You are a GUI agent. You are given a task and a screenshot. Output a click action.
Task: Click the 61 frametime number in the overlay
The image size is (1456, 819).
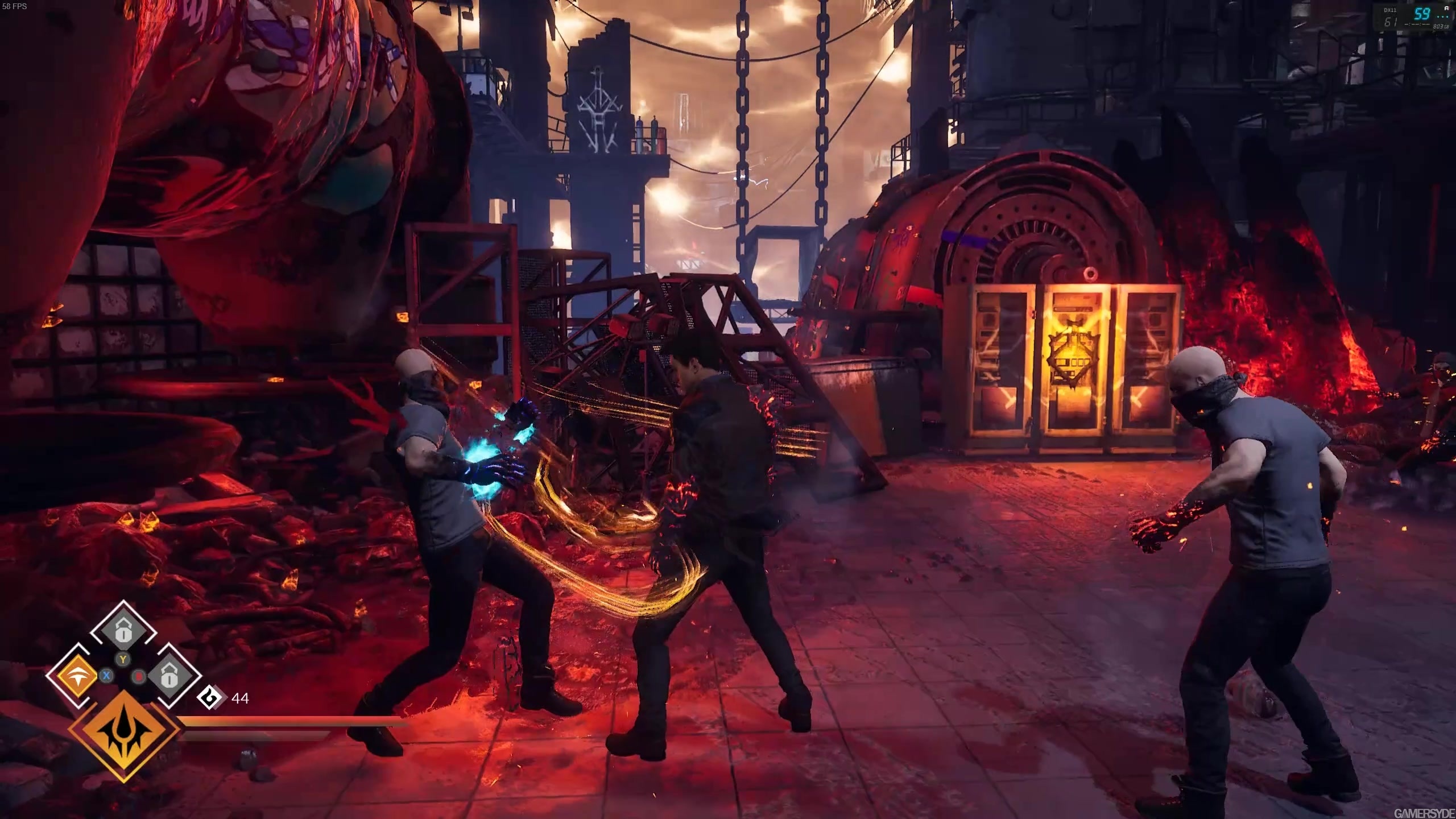[1390, 22]
